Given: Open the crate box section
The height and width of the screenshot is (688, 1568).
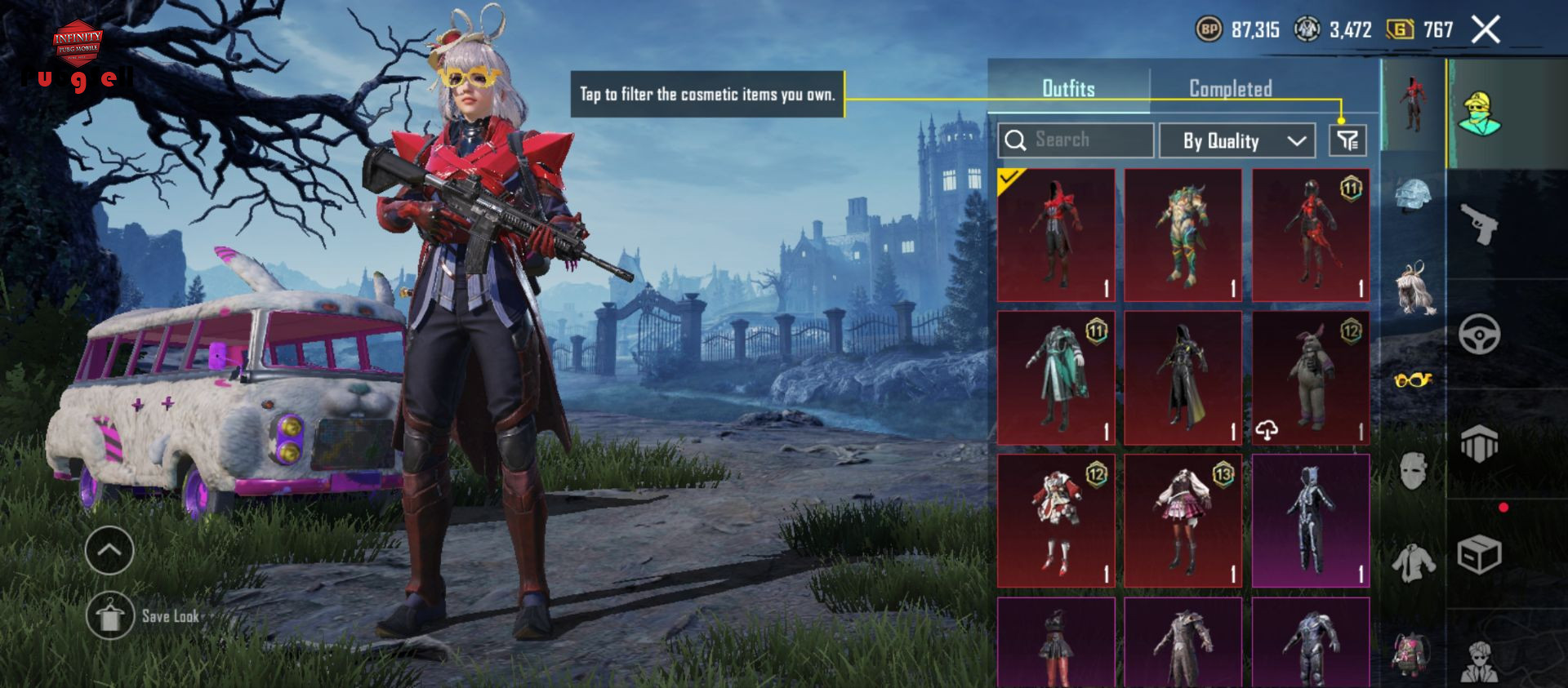Looking at the screenshot, I should point(1478,556).
